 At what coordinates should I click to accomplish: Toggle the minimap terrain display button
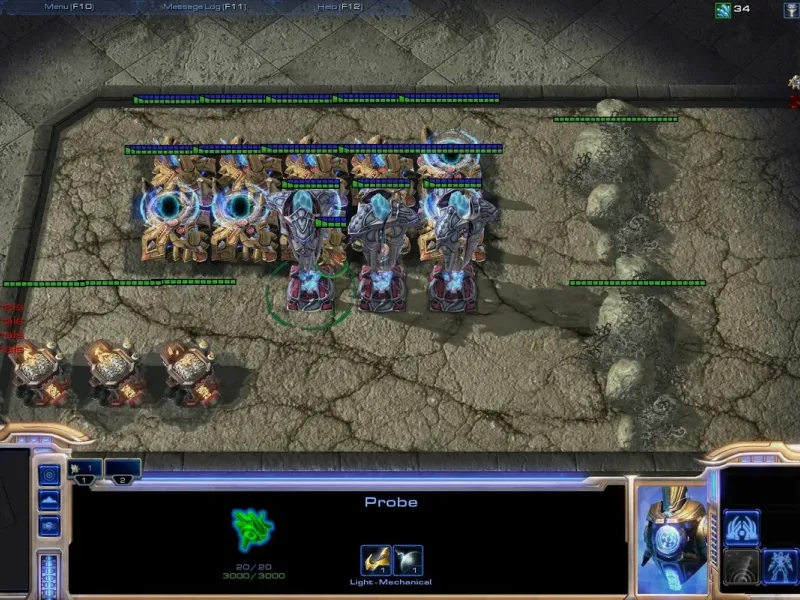pos(49,500)
